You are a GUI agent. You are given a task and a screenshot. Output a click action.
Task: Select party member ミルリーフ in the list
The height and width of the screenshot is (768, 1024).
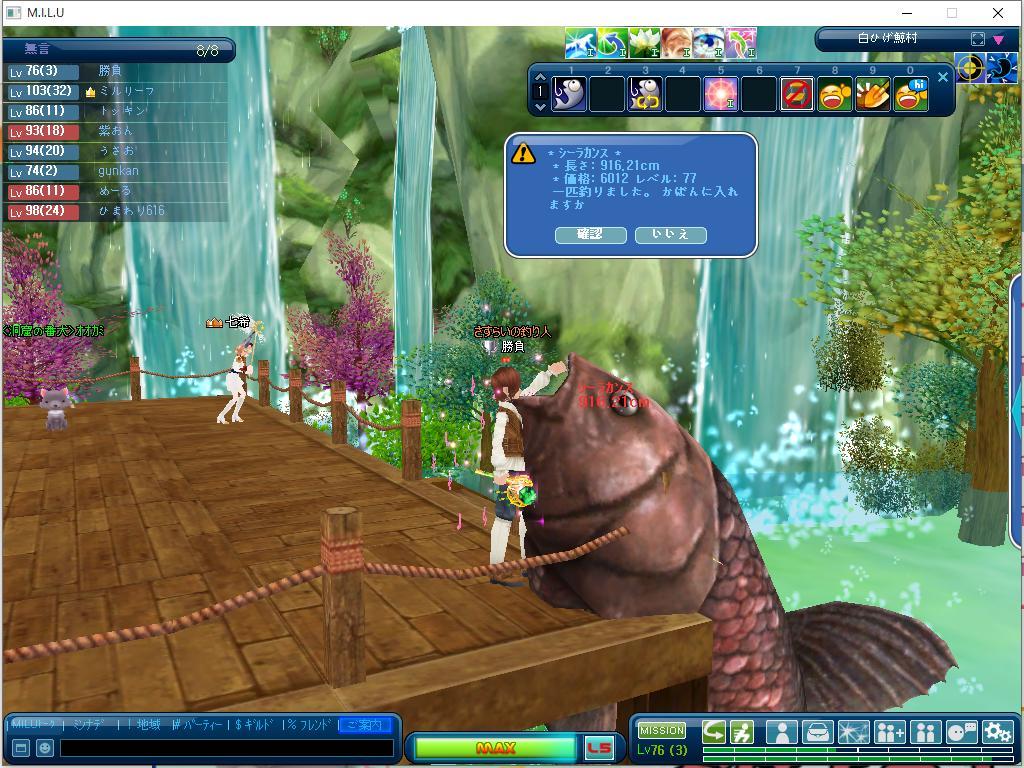[127, 91]
